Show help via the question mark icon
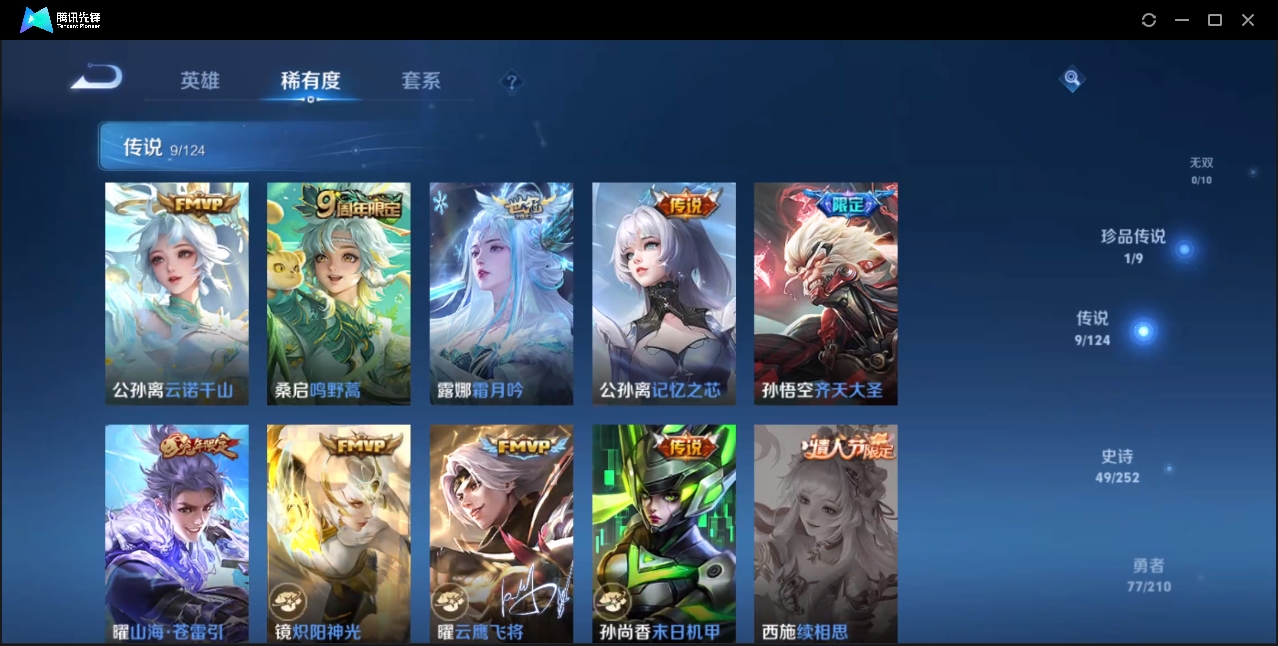1278x646 pixels. pos(511,82)
